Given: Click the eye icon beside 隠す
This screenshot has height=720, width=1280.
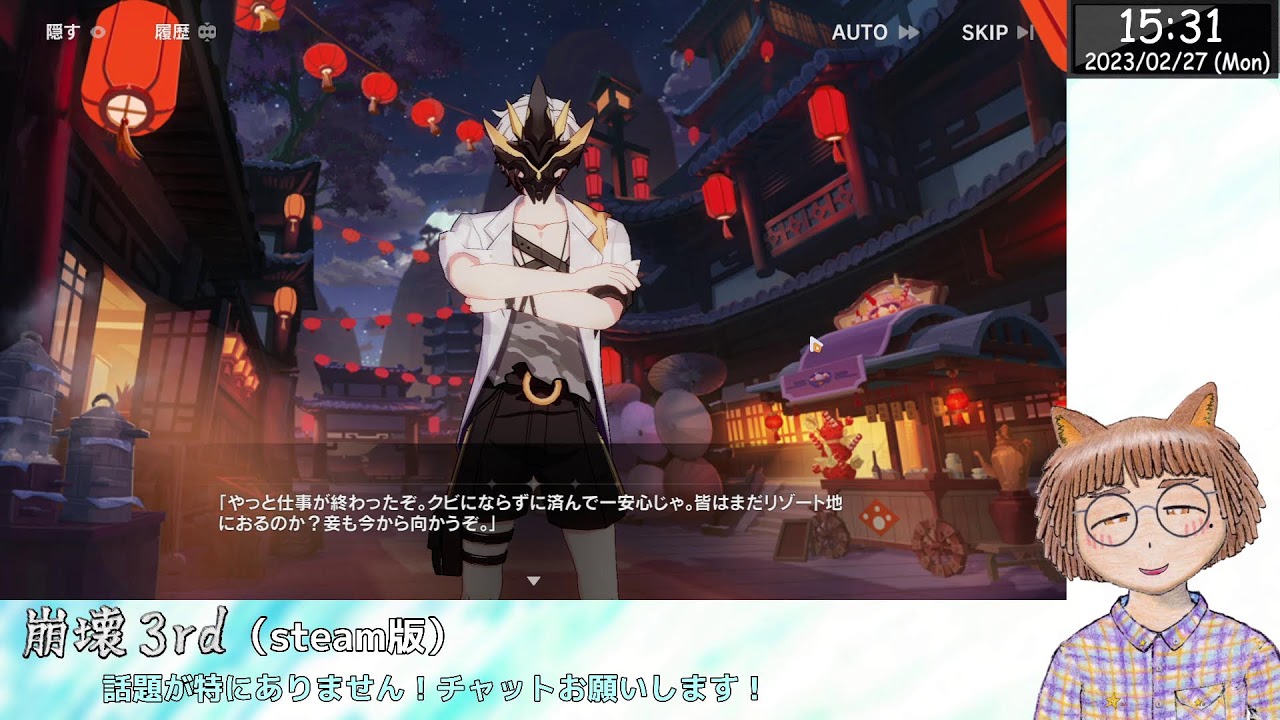Looking at the screenshot, I should coord(96,31).
